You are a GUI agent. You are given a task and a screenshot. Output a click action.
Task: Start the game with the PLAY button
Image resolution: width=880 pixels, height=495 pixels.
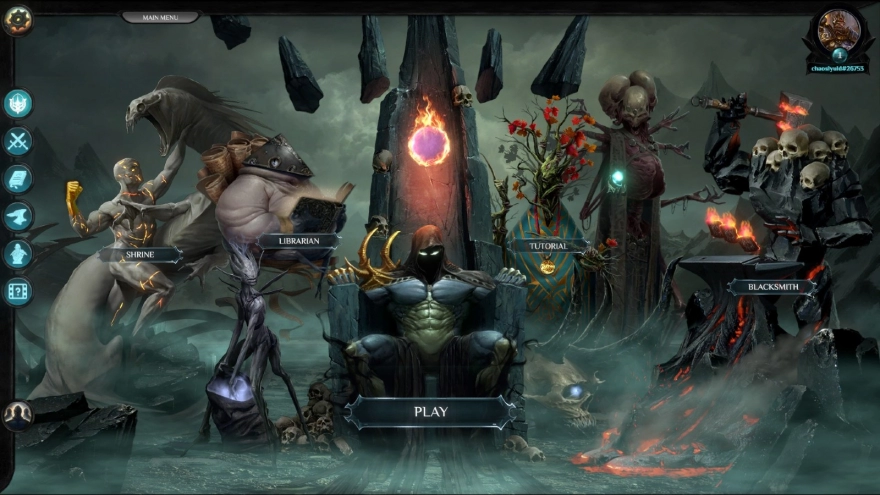point(431,411)
